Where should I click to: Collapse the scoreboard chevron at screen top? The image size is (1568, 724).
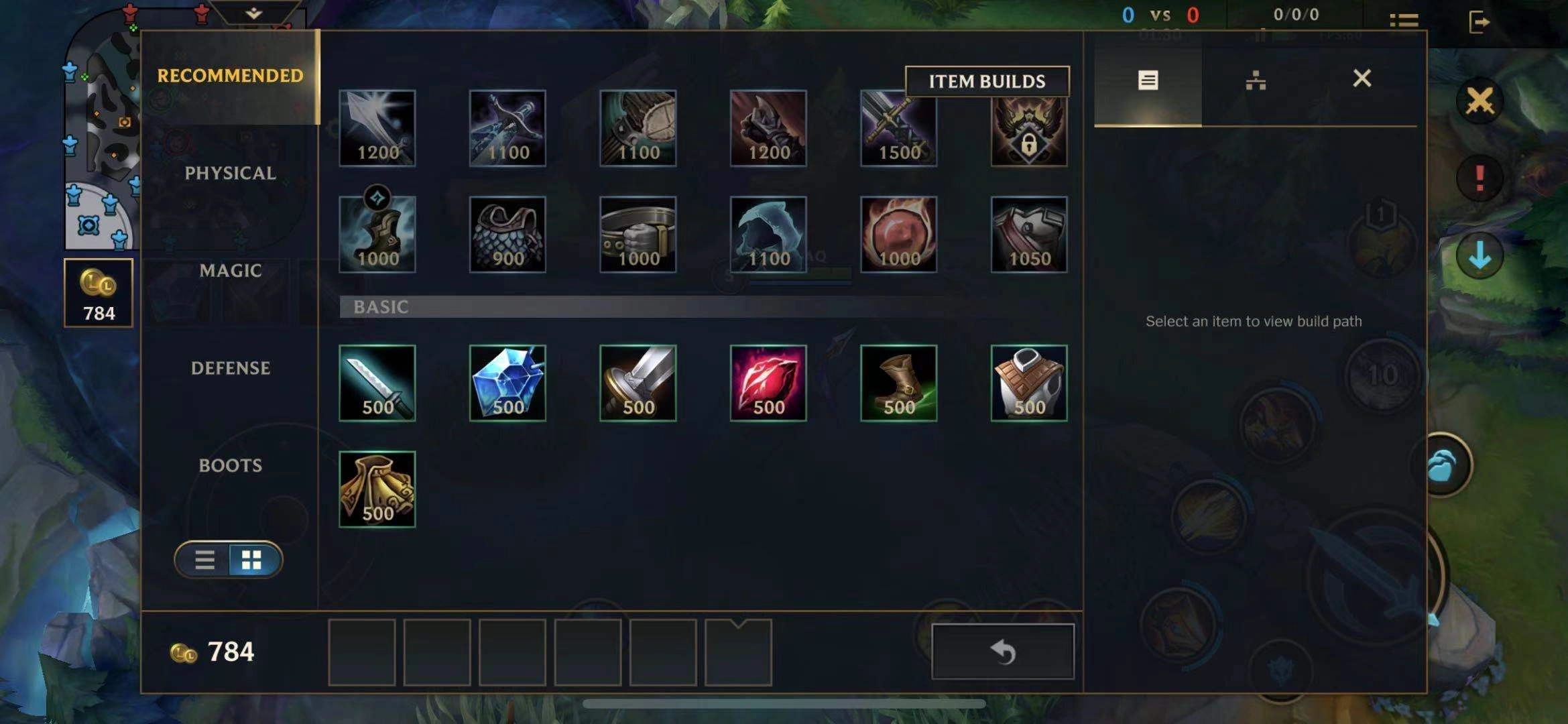click(253, 12)
